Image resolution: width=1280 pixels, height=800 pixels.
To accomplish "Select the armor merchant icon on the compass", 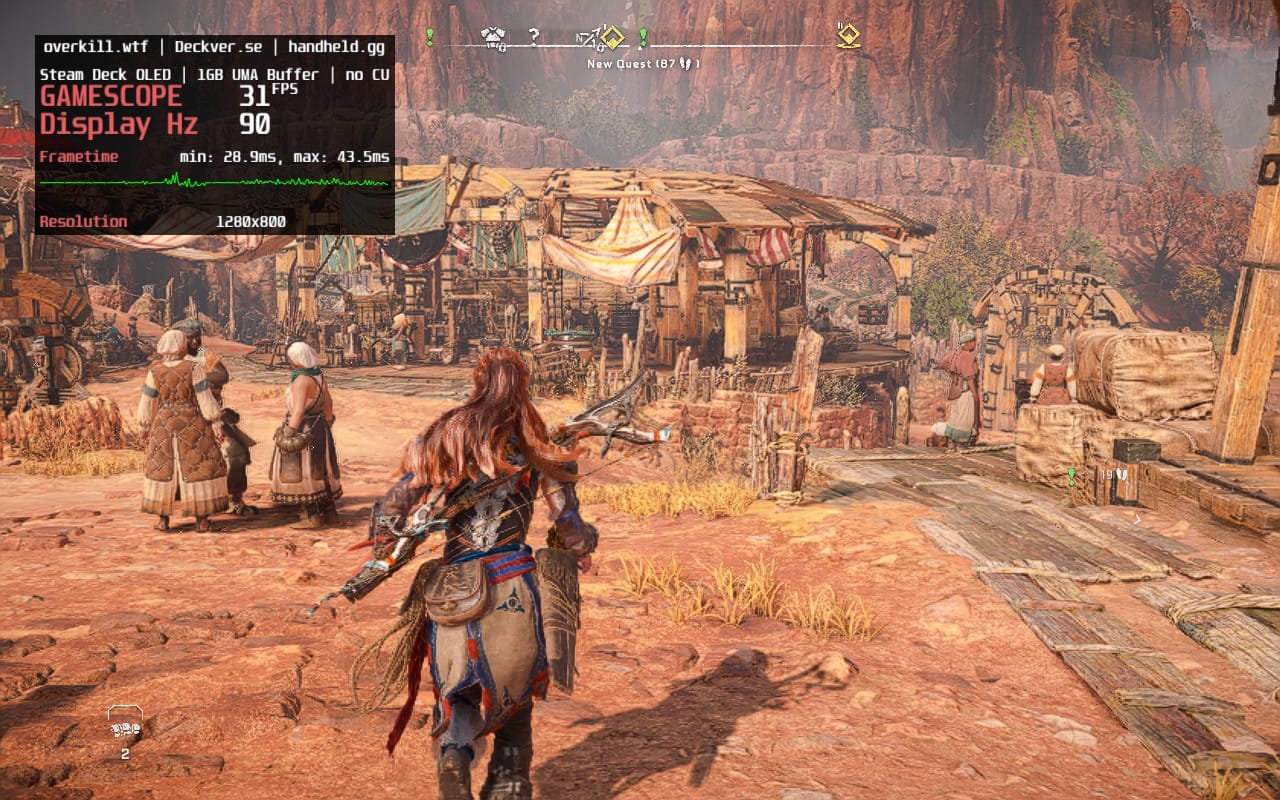I will tap(493, 37).
